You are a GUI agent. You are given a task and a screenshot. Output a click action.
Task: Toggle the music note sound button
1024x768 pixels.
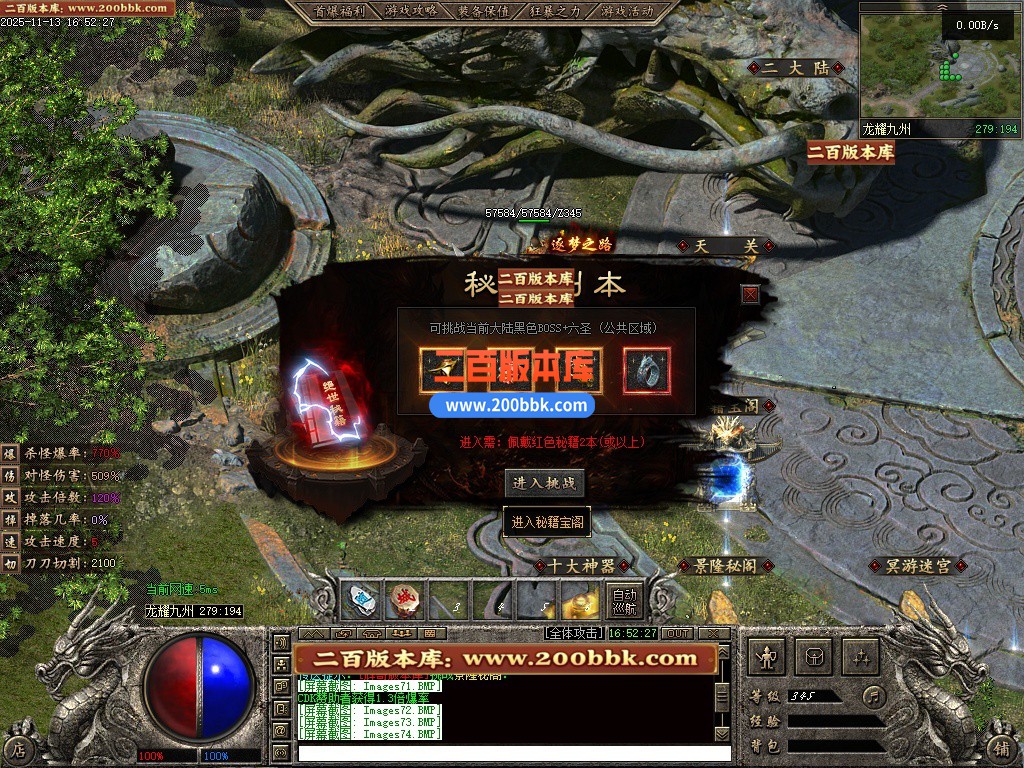(x=875, y=695)
